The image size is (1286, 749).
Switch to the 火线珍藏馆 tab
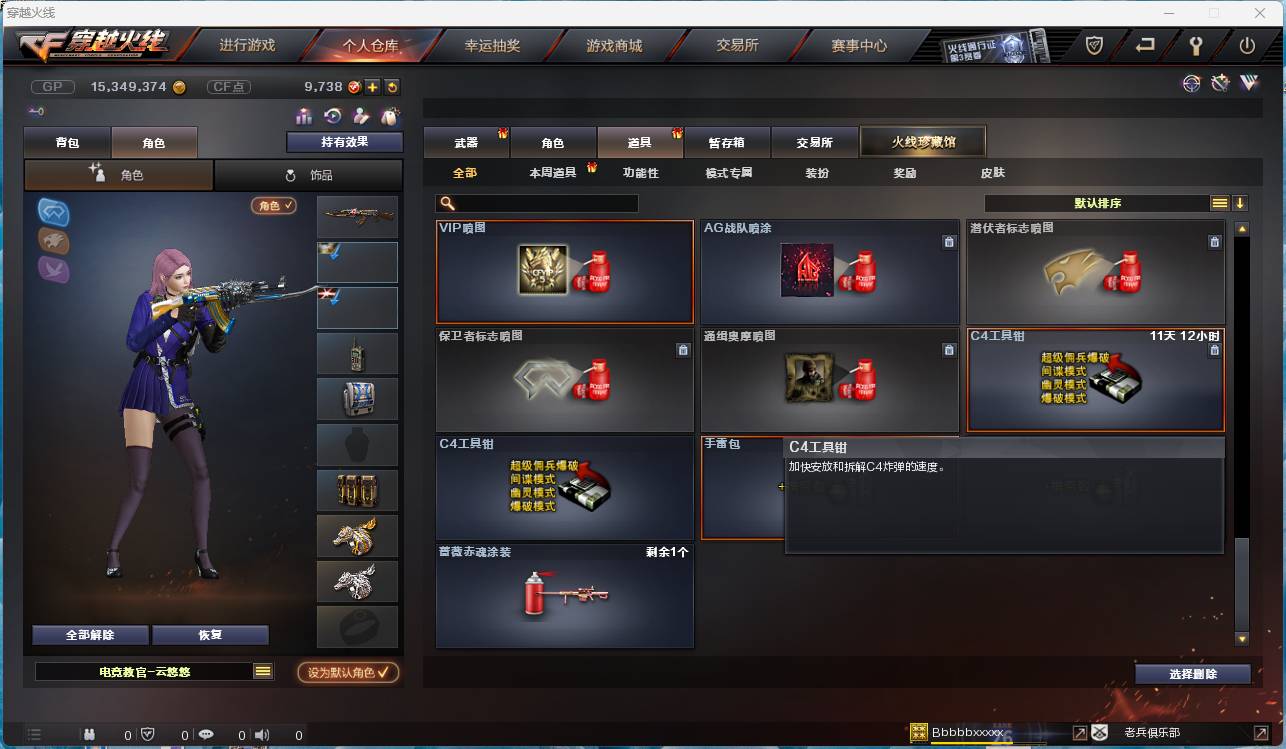click(922, 141)
